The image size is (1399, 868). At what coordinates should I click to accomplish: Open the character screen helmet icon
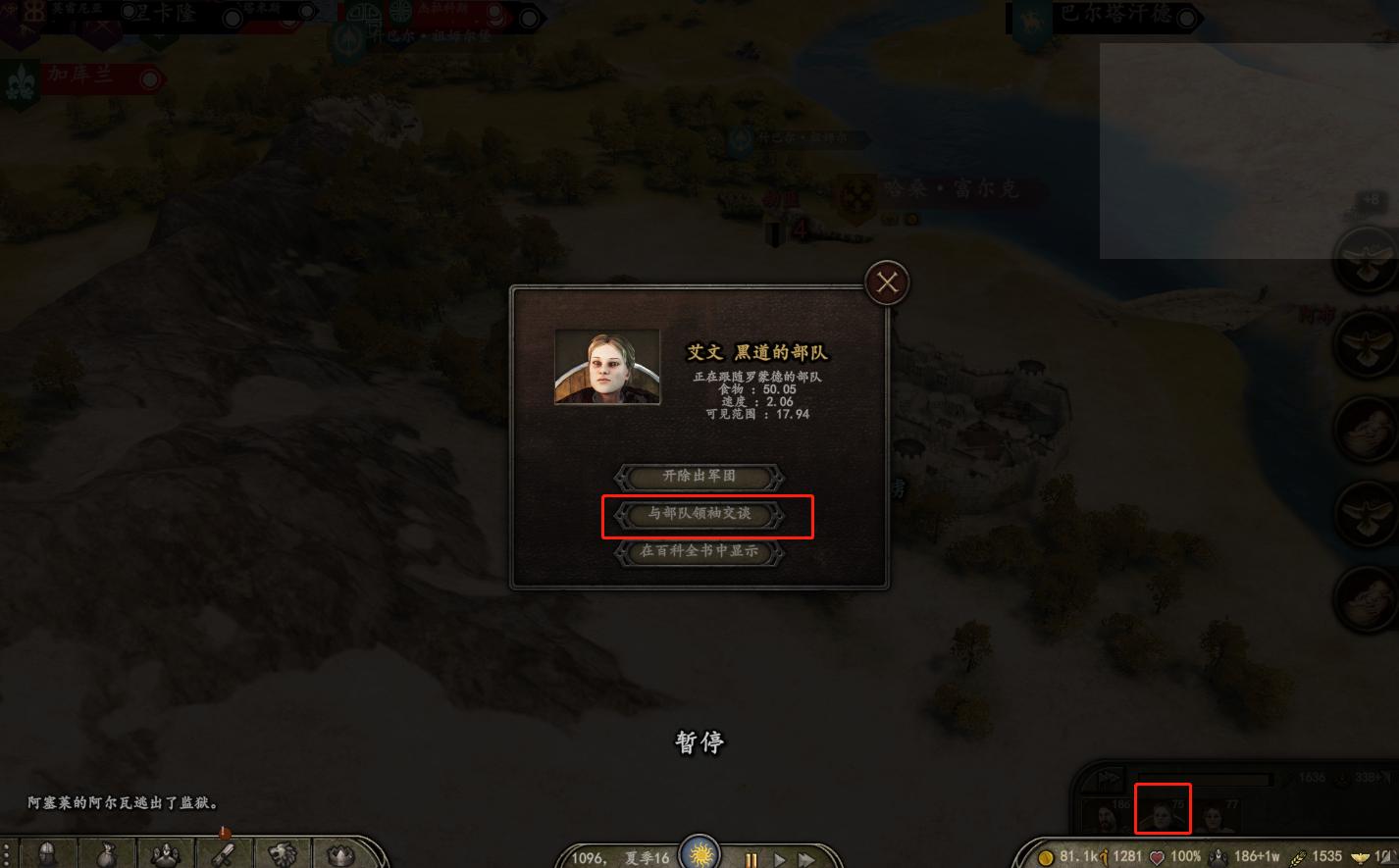point(47,852)
